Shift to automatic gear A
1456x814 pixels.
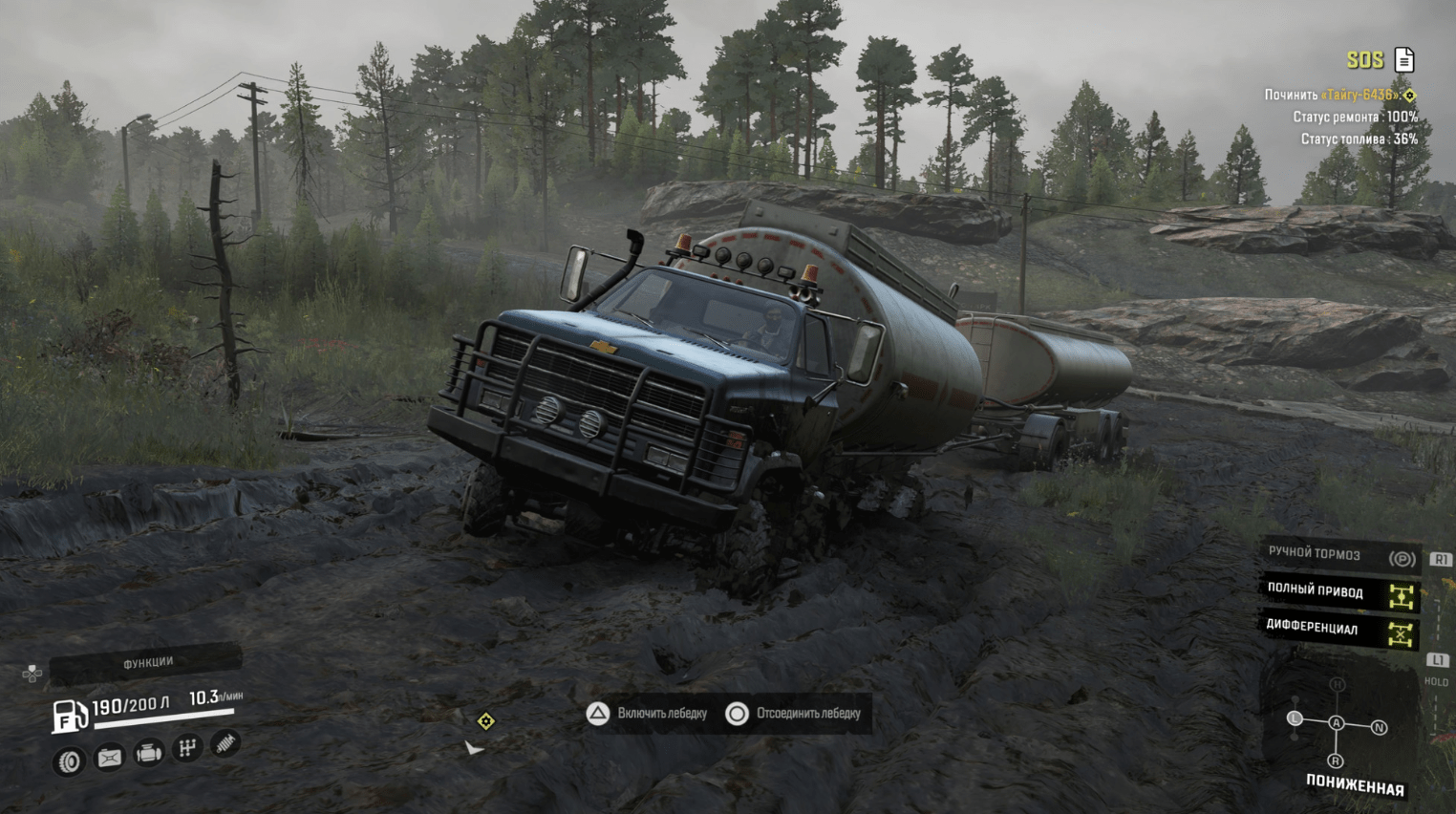tap(1337, 723)
